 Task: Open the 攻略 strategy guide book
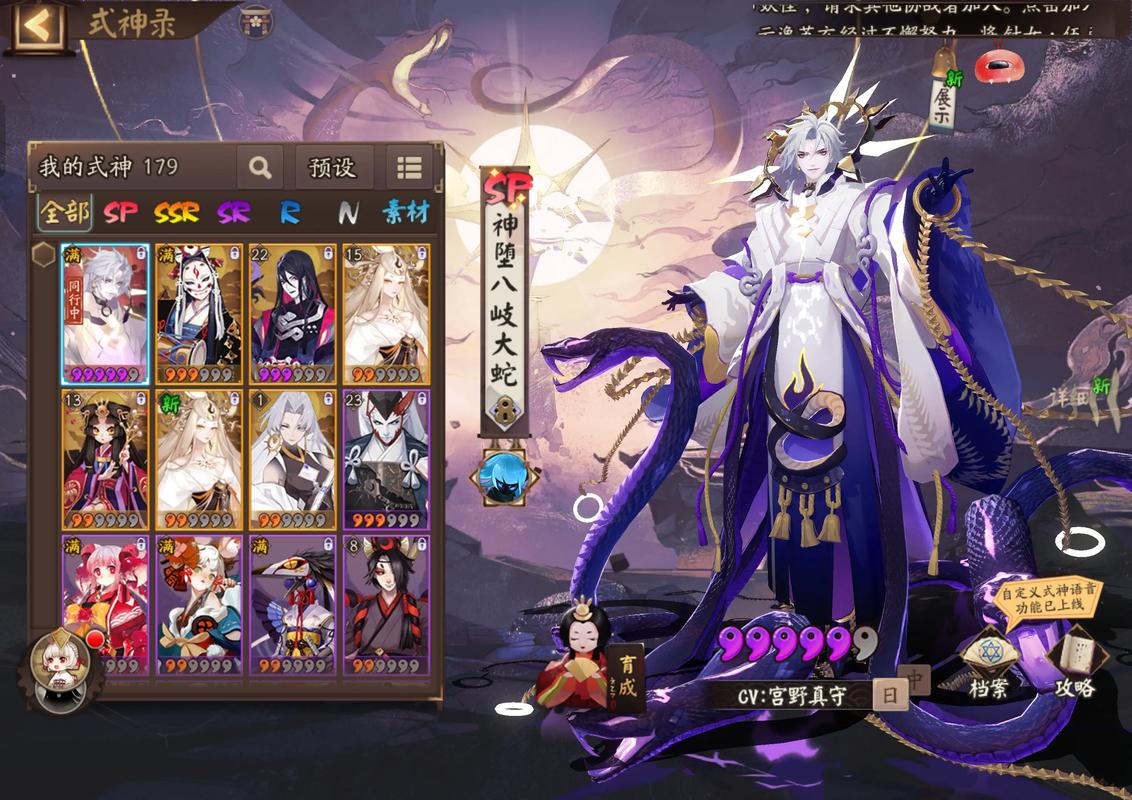[1074, 665]
